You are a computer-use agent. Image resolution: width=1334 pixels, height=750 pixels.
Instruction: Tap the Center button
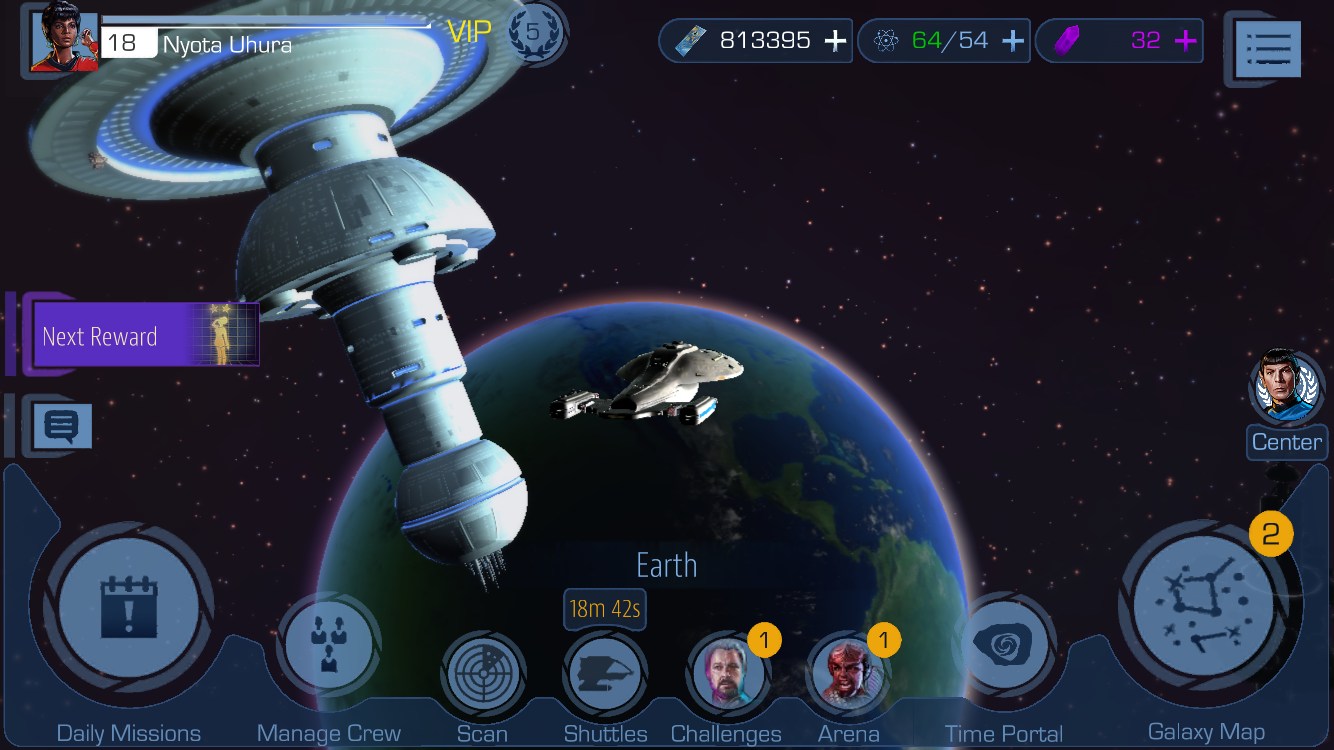point(1286,442)
